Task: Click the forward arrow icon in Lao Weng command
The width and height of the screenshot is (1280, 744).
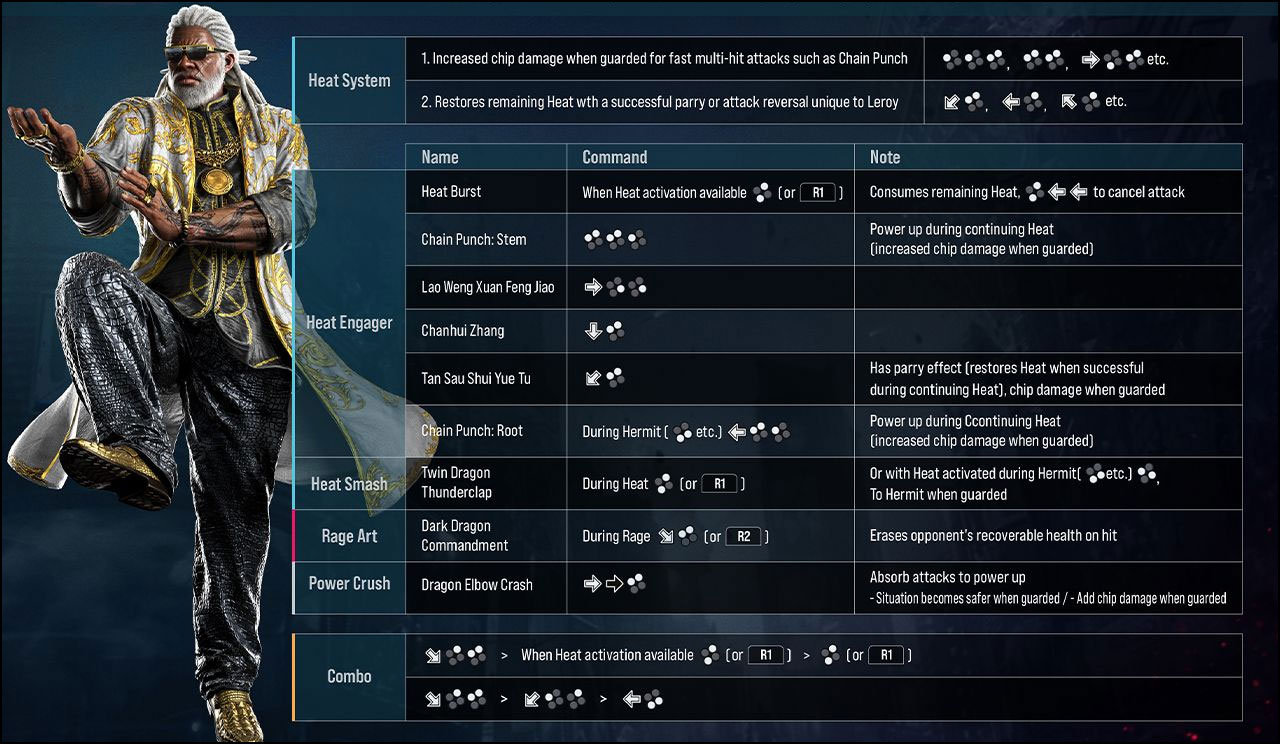Action: coord(593,288)
